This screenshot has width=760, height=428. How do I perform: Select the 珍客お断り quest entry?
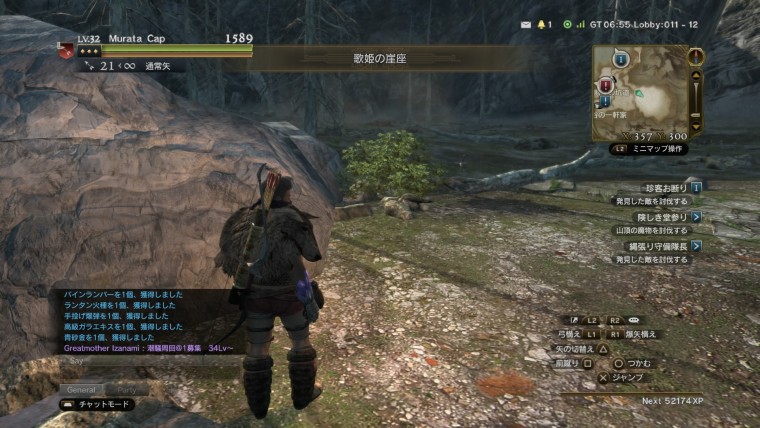[x=661, y=187]
